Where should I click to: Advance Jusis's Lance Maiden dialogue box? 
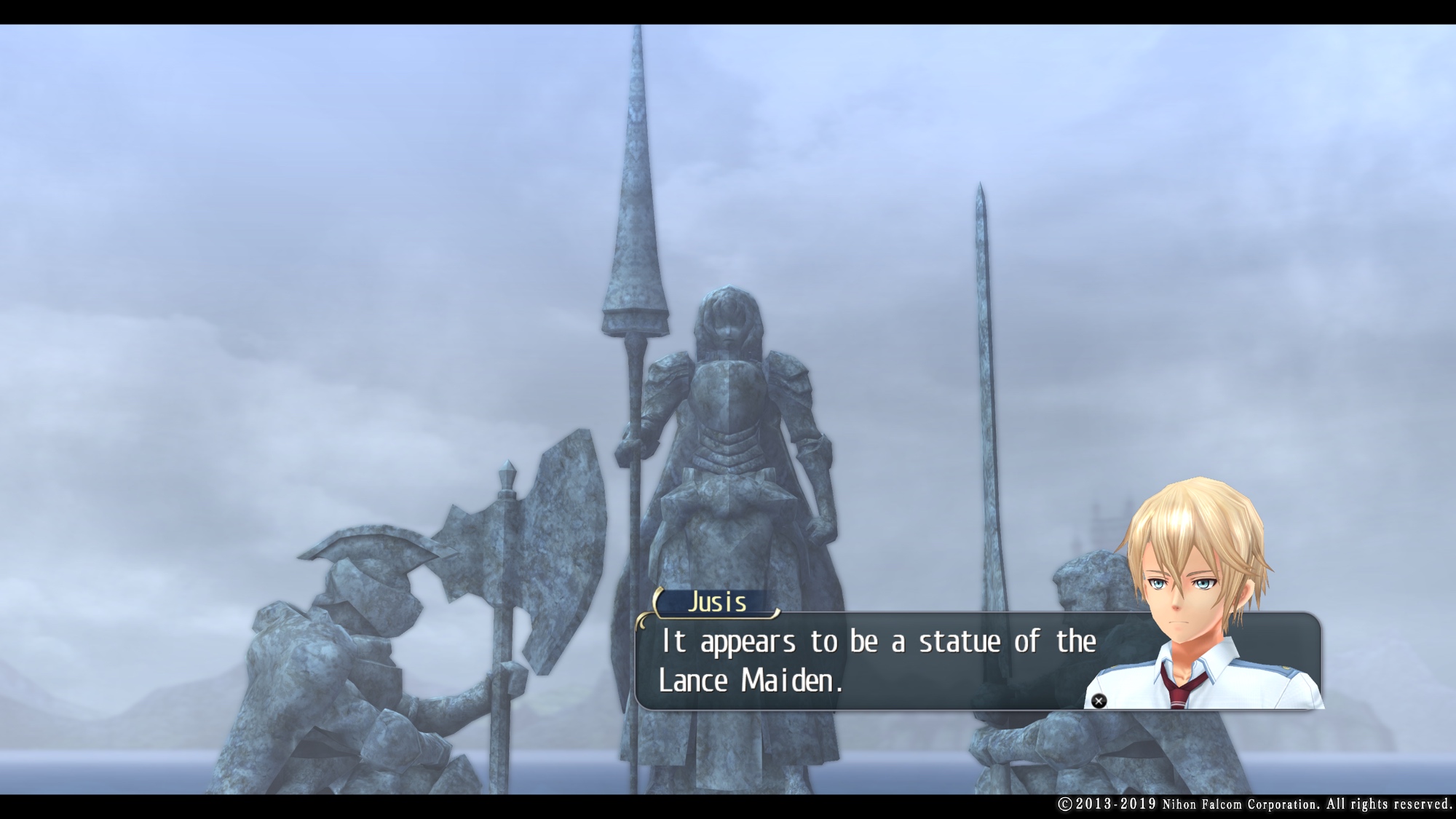tap(1099, 701)
